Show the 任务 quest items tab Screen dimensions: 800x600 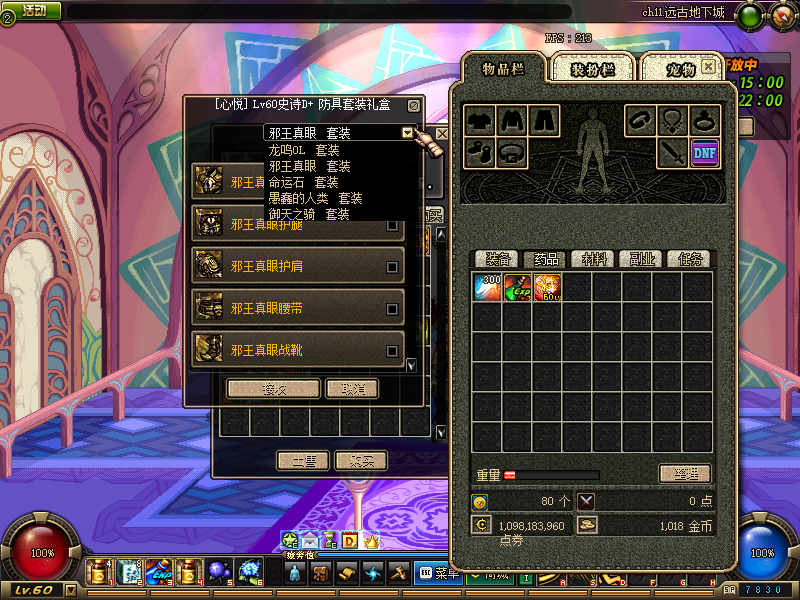tap(690, 259)
